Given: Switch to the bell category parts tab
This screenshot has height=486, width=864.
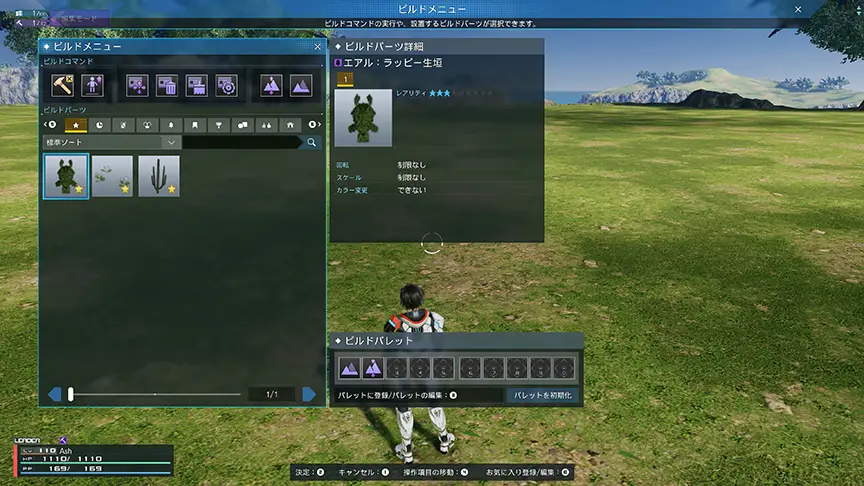Looking at the screenshot, I should (171, 125).
